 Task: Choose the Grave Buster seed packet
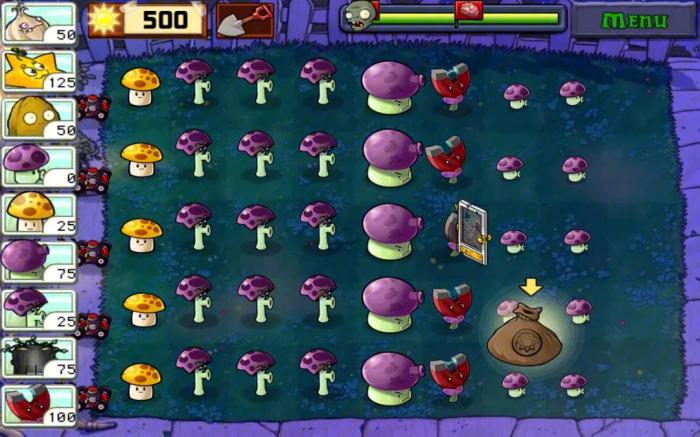click(x=38, y=356)
